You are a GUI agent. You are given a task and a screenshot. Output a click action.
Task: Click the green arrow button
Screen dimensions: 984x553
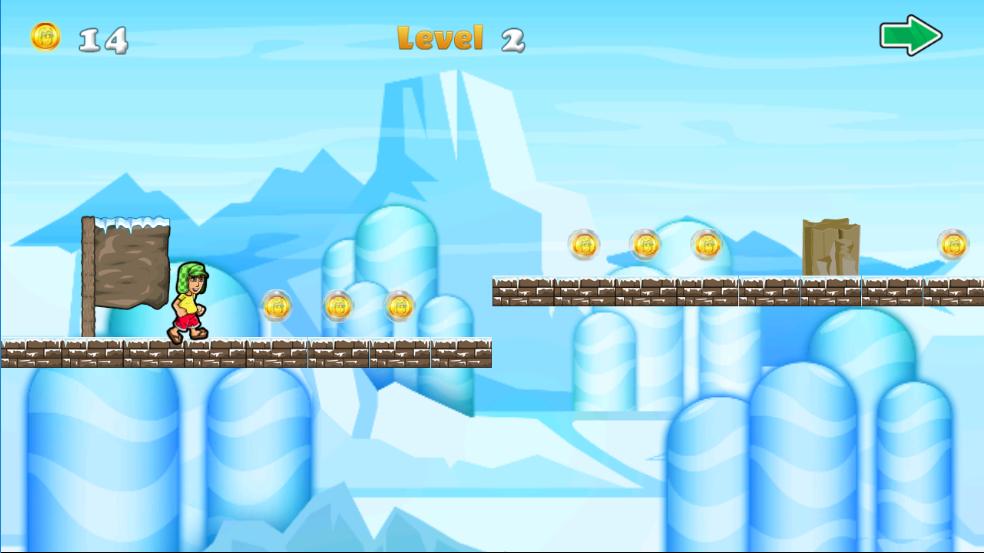click(x=910, y=36)
